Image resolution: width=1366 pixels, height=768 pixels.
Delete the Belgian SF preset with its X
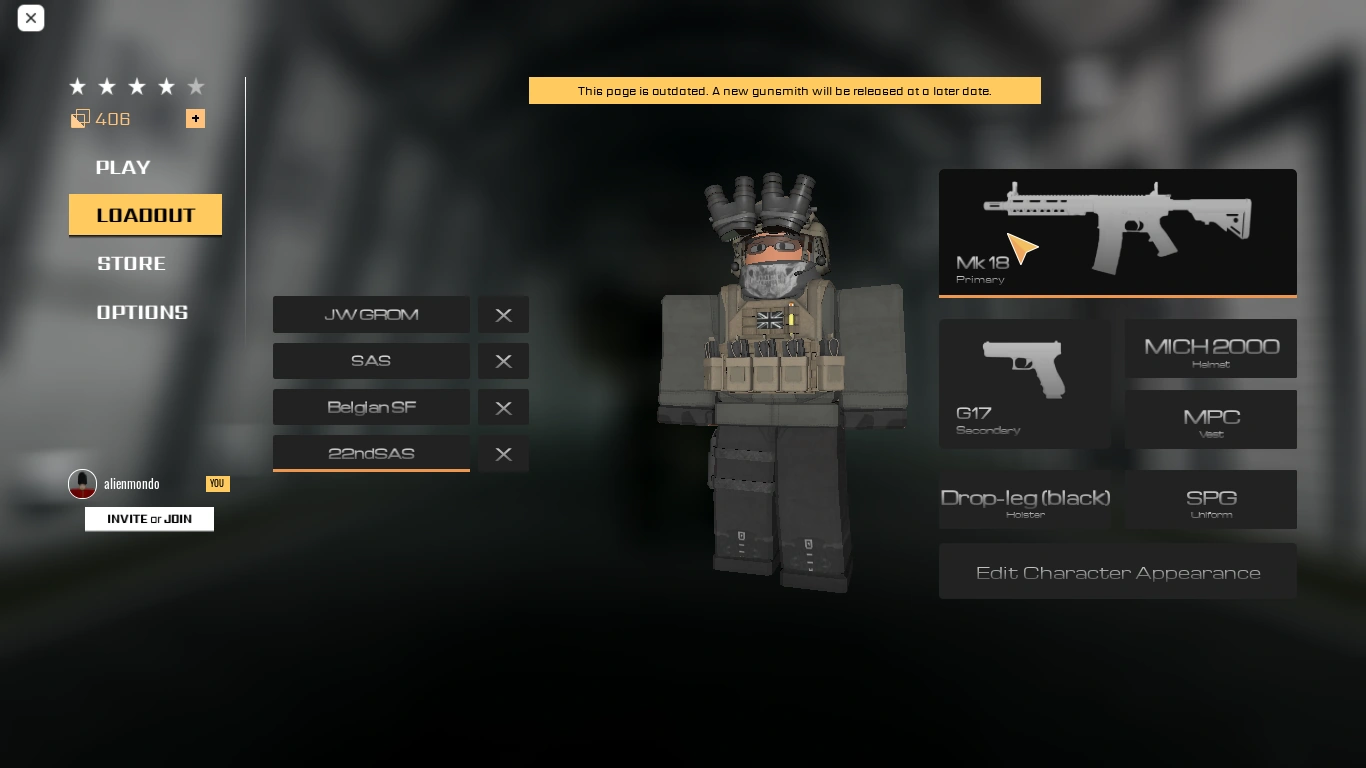pyautogui.click(x=503, y=407)
